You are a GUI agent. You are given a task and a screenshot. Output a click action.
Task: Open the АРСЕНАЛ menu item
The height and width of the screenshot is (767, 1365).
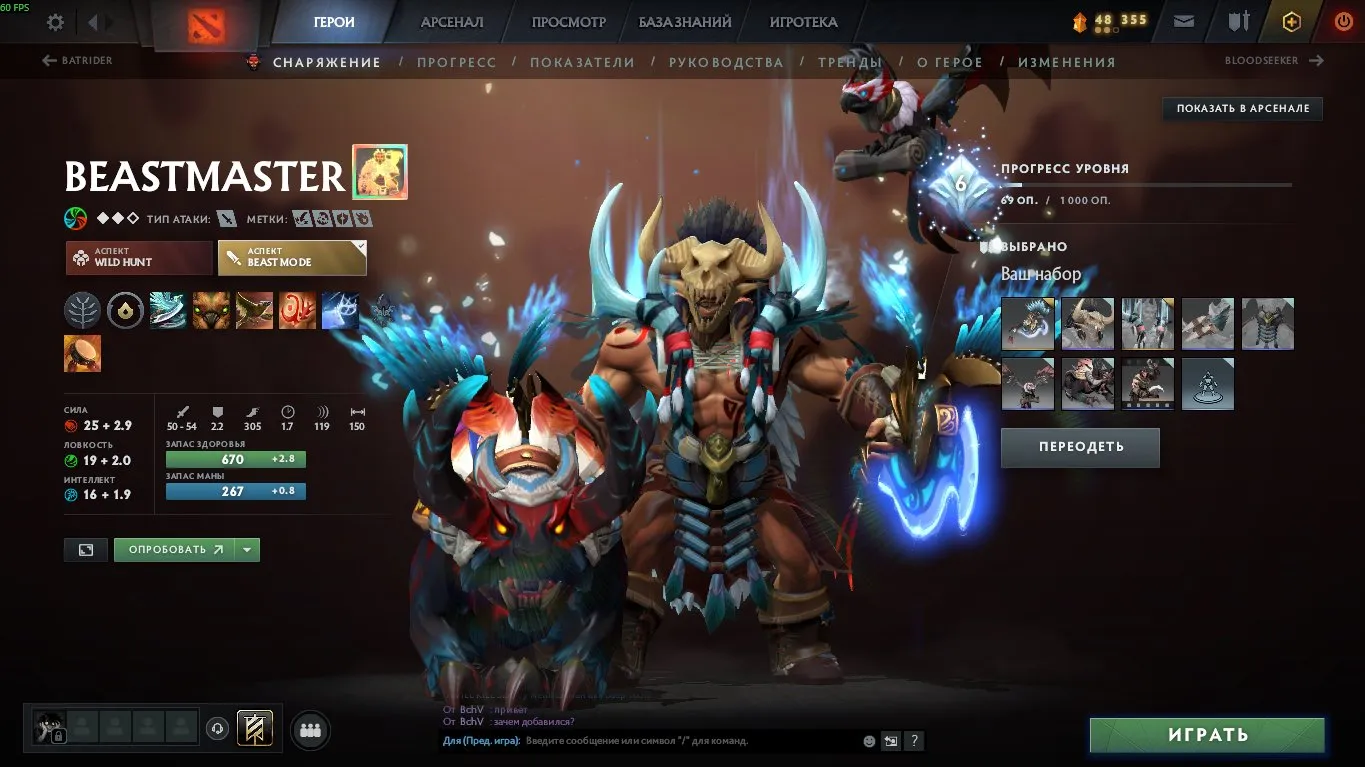pos(451,21)
